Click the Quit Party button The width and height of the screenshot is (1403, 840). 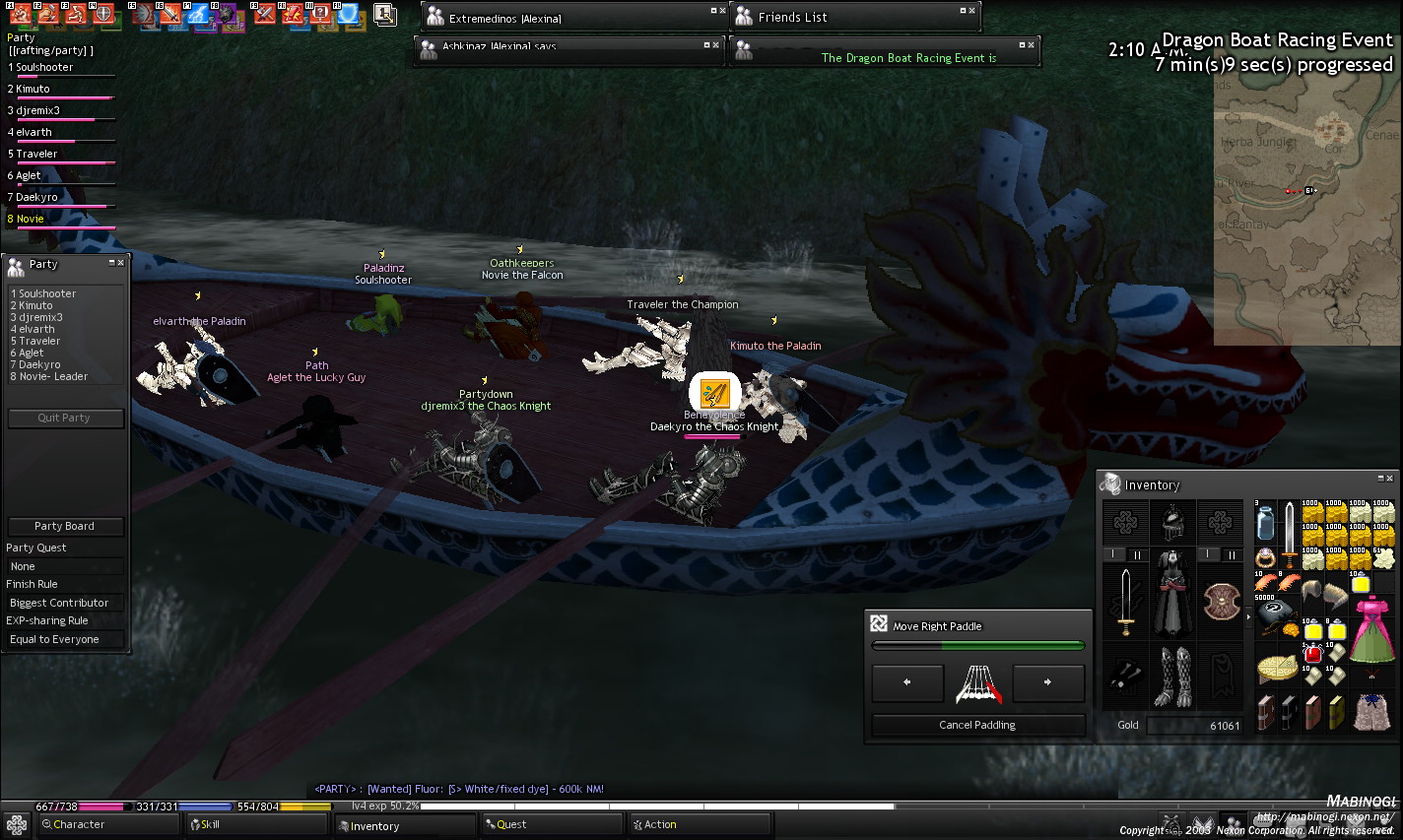[65, 419]
